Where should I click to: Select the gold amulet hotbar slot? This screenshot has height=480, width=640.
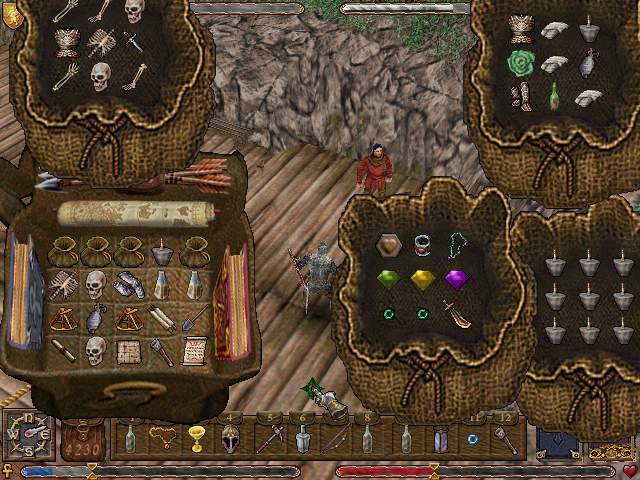(x=161, y=437)
